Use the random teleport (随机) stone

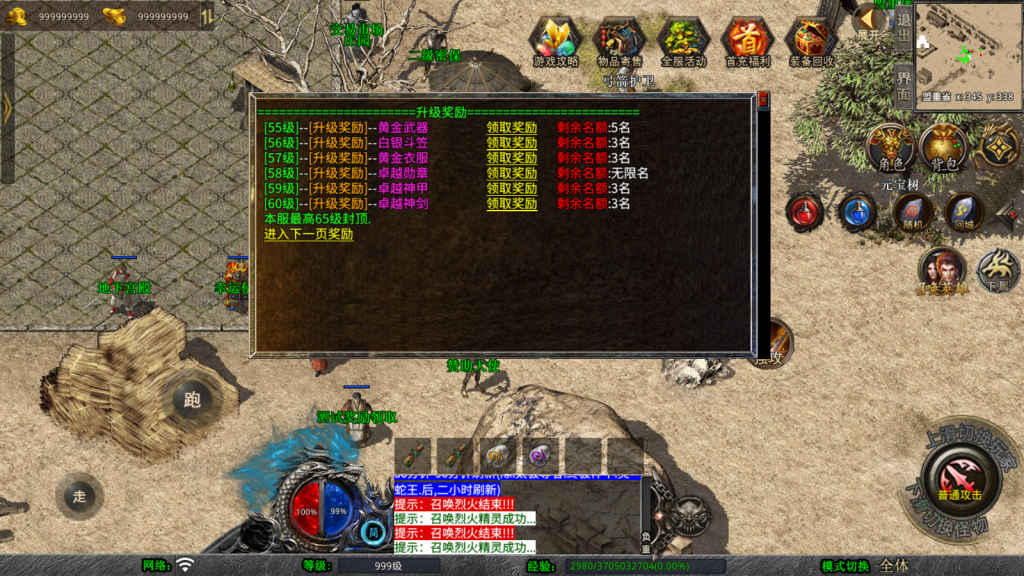[911, 211]
